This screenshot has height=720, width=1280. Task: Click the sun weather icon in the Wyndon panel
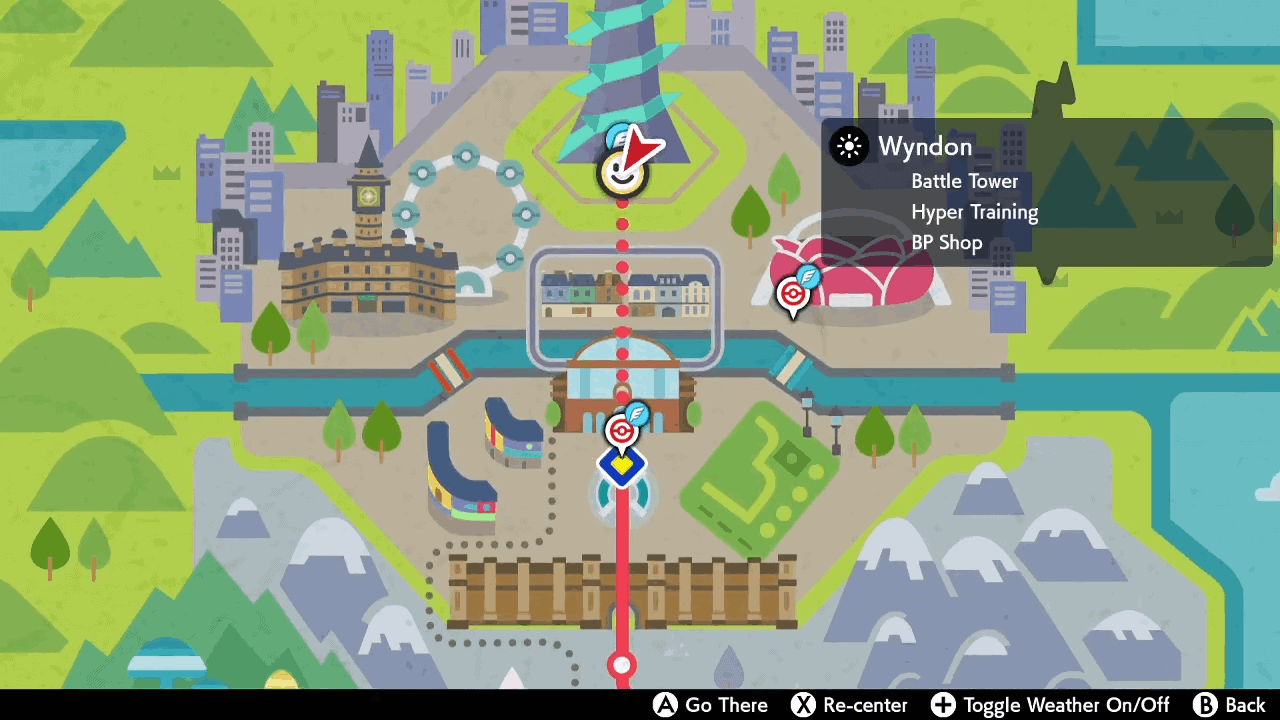click(x=849, y=147)
